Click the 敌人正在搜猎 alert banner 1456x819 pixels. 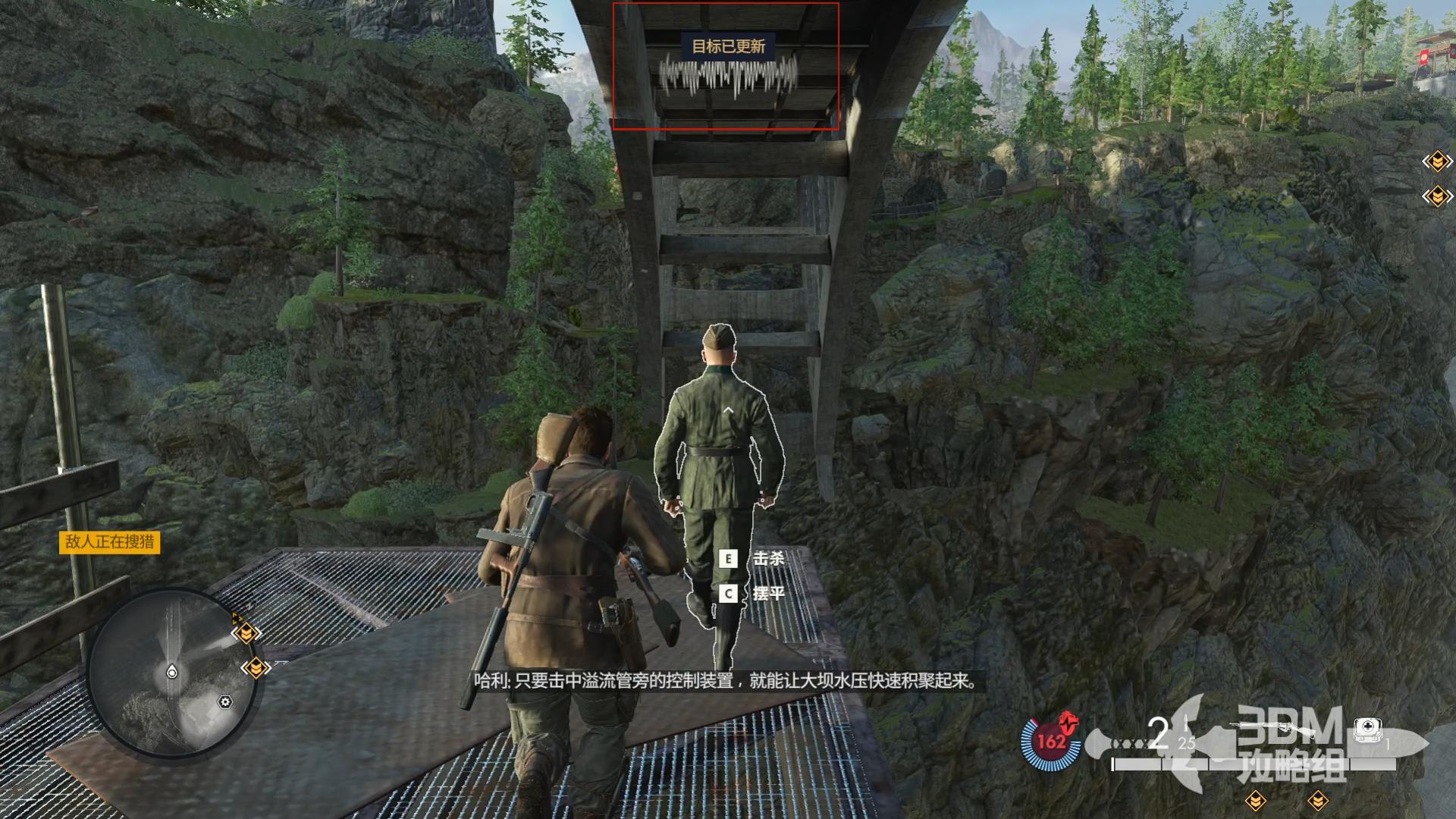(x=110, y=541)
